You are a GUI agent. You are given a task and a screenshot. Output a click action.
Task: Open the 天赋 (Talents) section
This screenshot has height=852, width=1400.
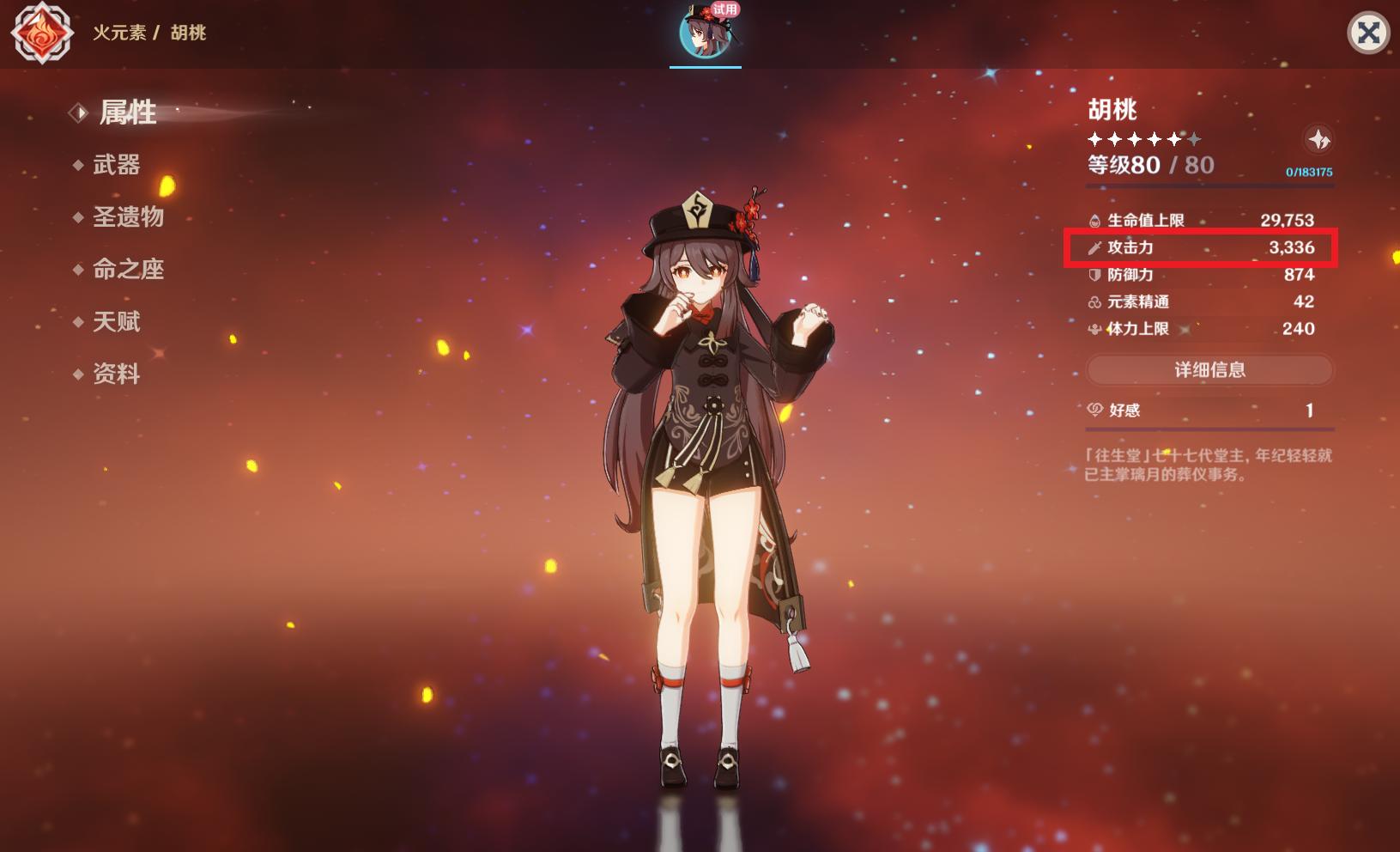tap(115, 322)
